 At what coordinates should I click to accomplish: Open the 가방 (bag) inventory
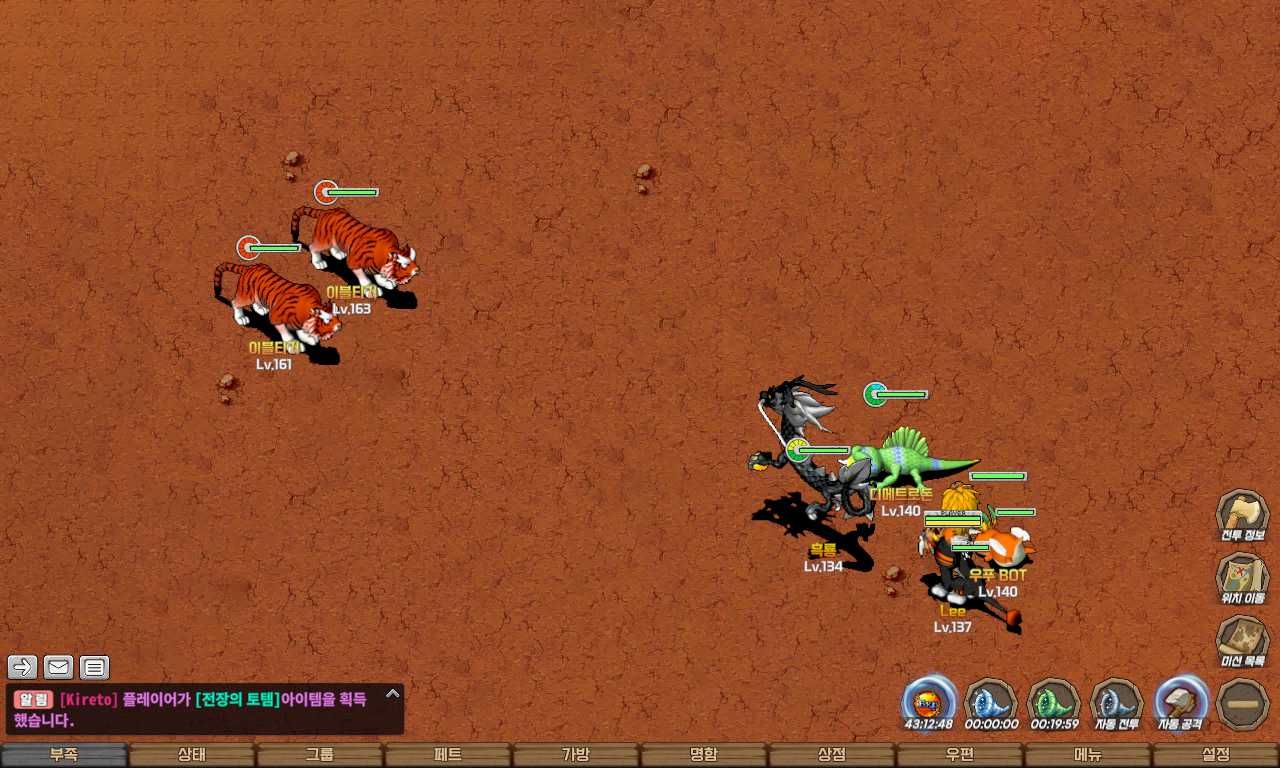pyautogui.click(x=576, y=755)
